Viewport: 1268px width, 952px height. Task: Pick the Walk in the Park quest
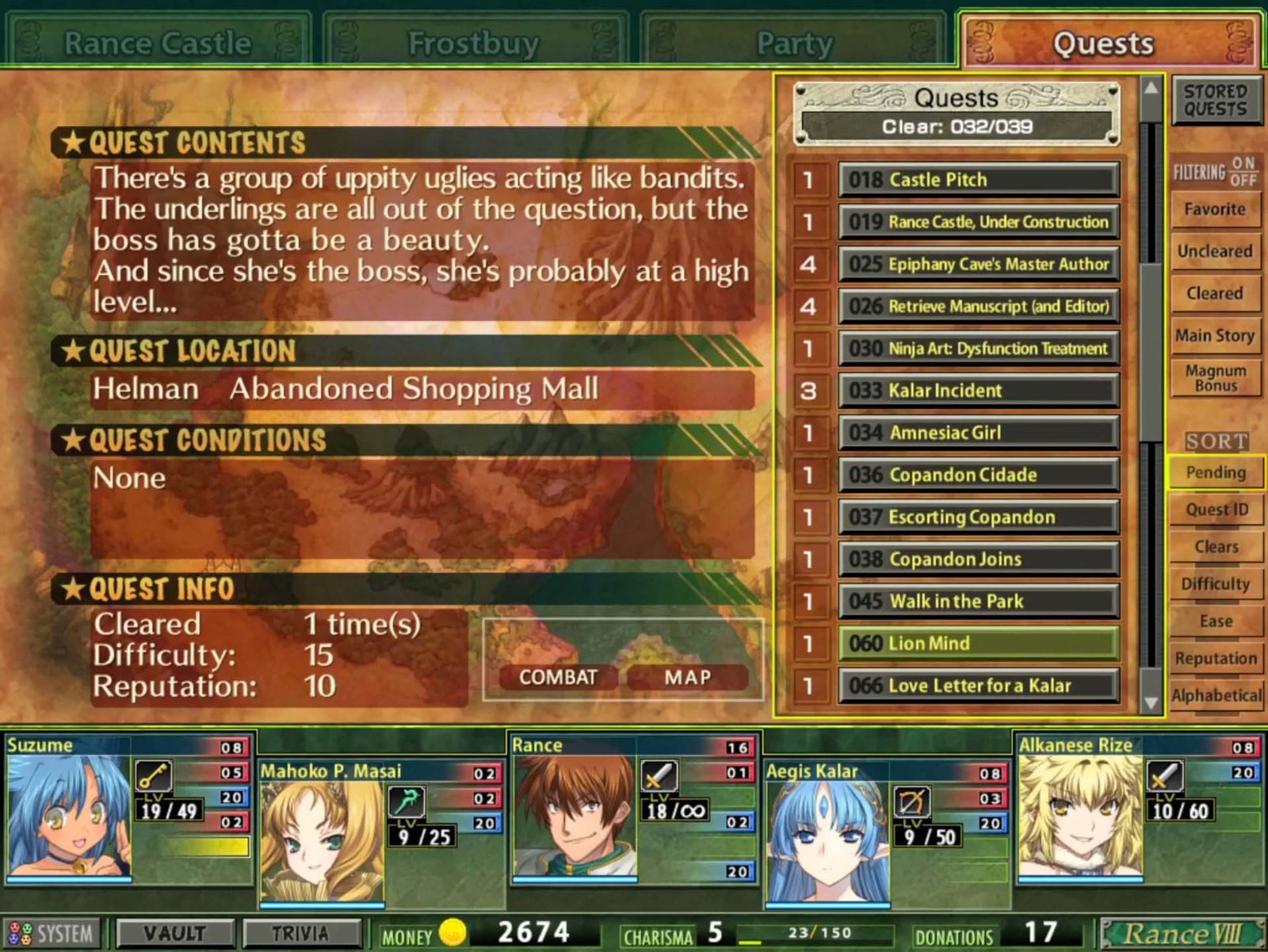pyautogui.click(x=979, y=602)
